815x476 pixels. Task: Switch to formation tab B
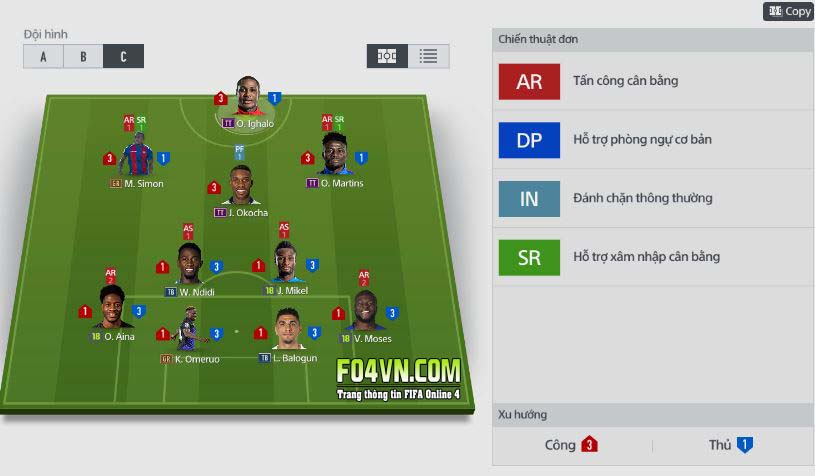coord(83,56)
